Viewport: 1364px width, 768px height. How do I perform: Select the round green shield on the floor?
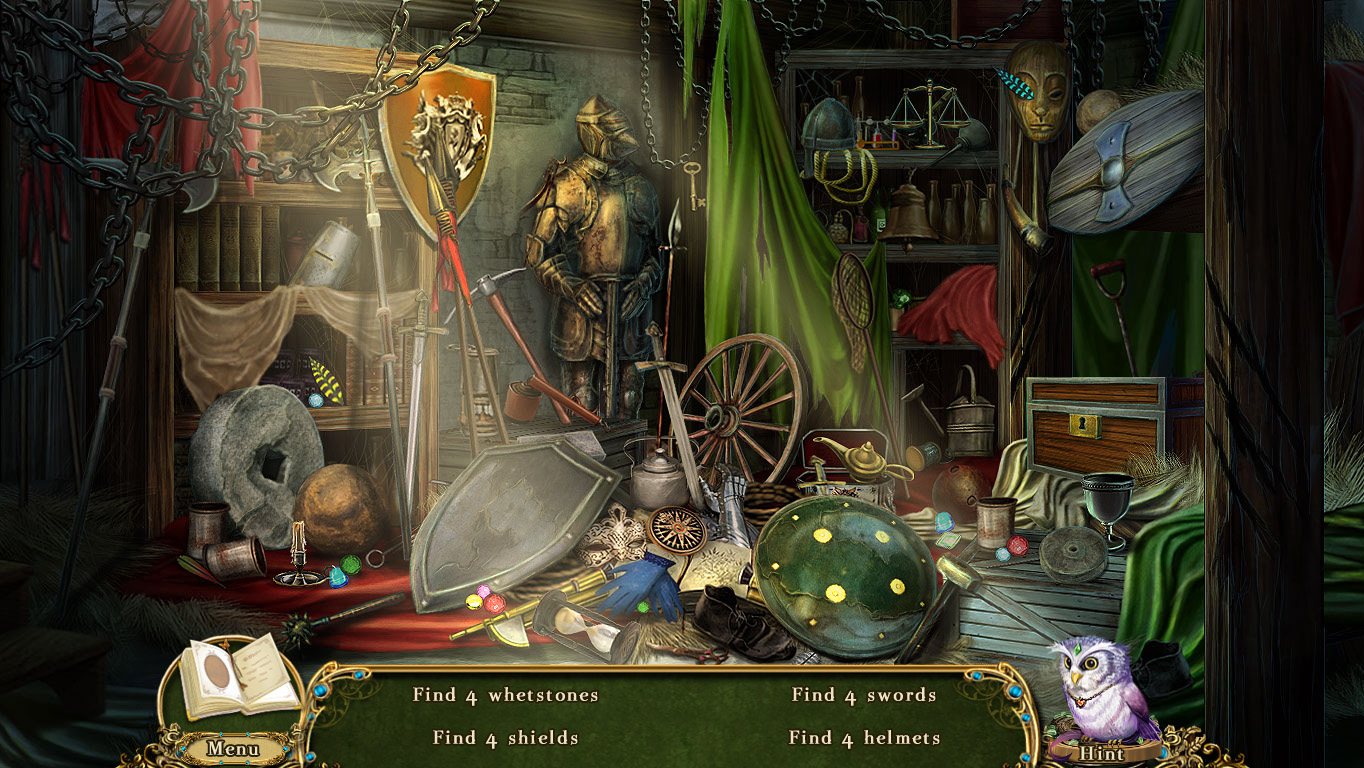[845, 565]
